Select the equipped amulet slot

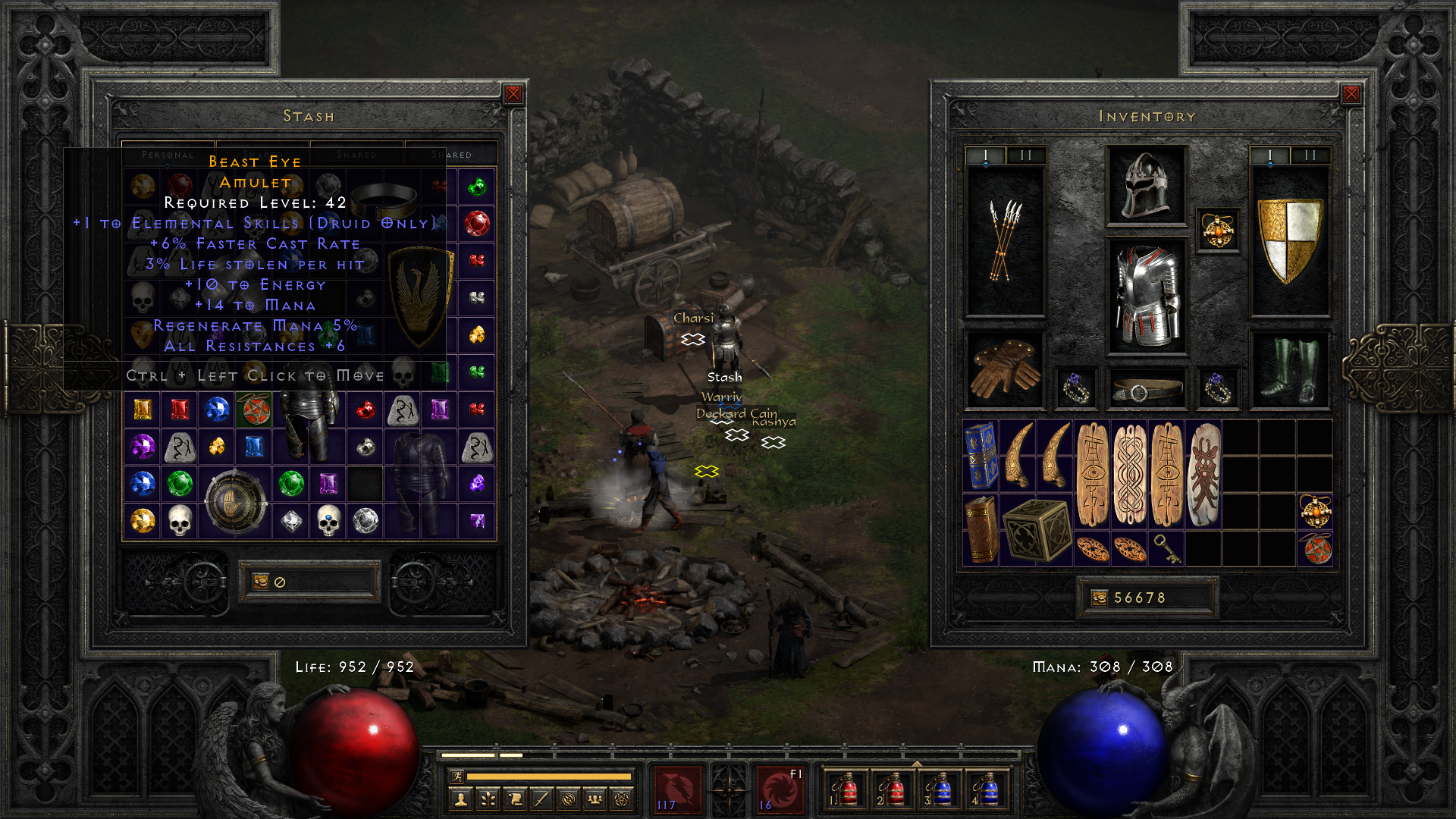coord(1218,231)
